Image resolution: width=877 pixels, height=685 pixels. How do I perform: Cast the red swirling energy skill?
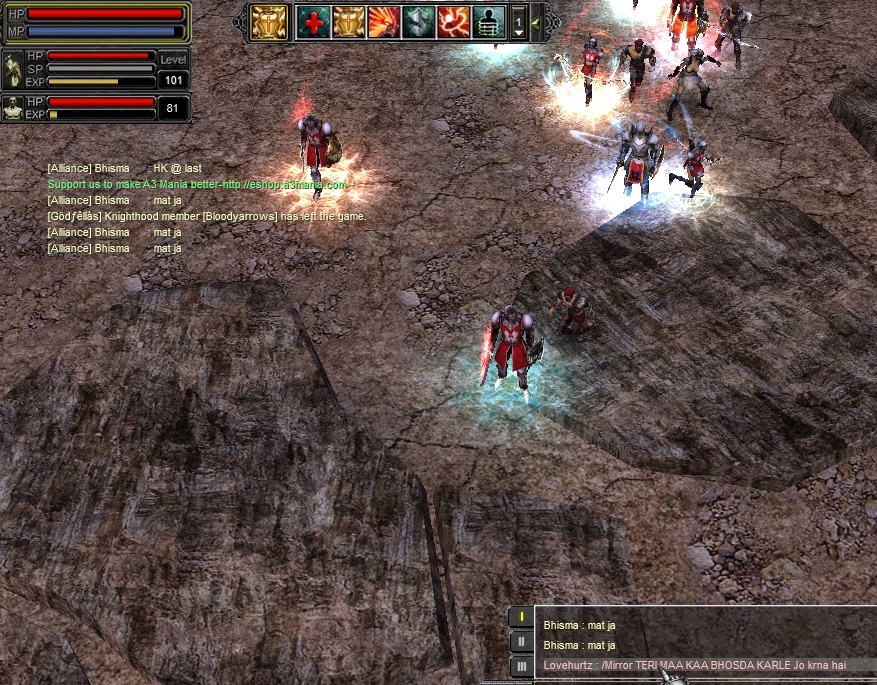[453, 21]
